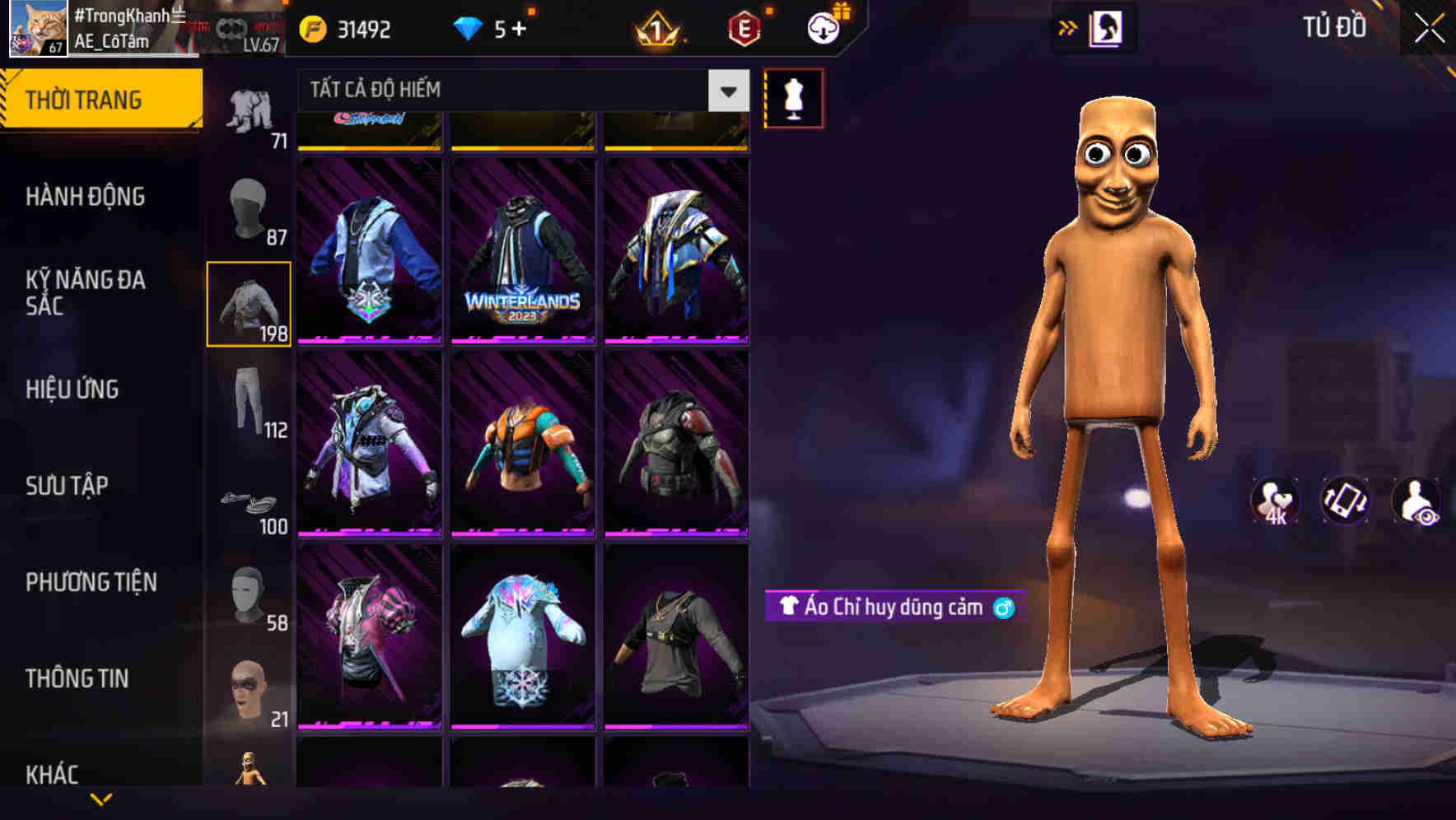
Task: Tap the red E event badge icon
Action: (x=742, y=29)
